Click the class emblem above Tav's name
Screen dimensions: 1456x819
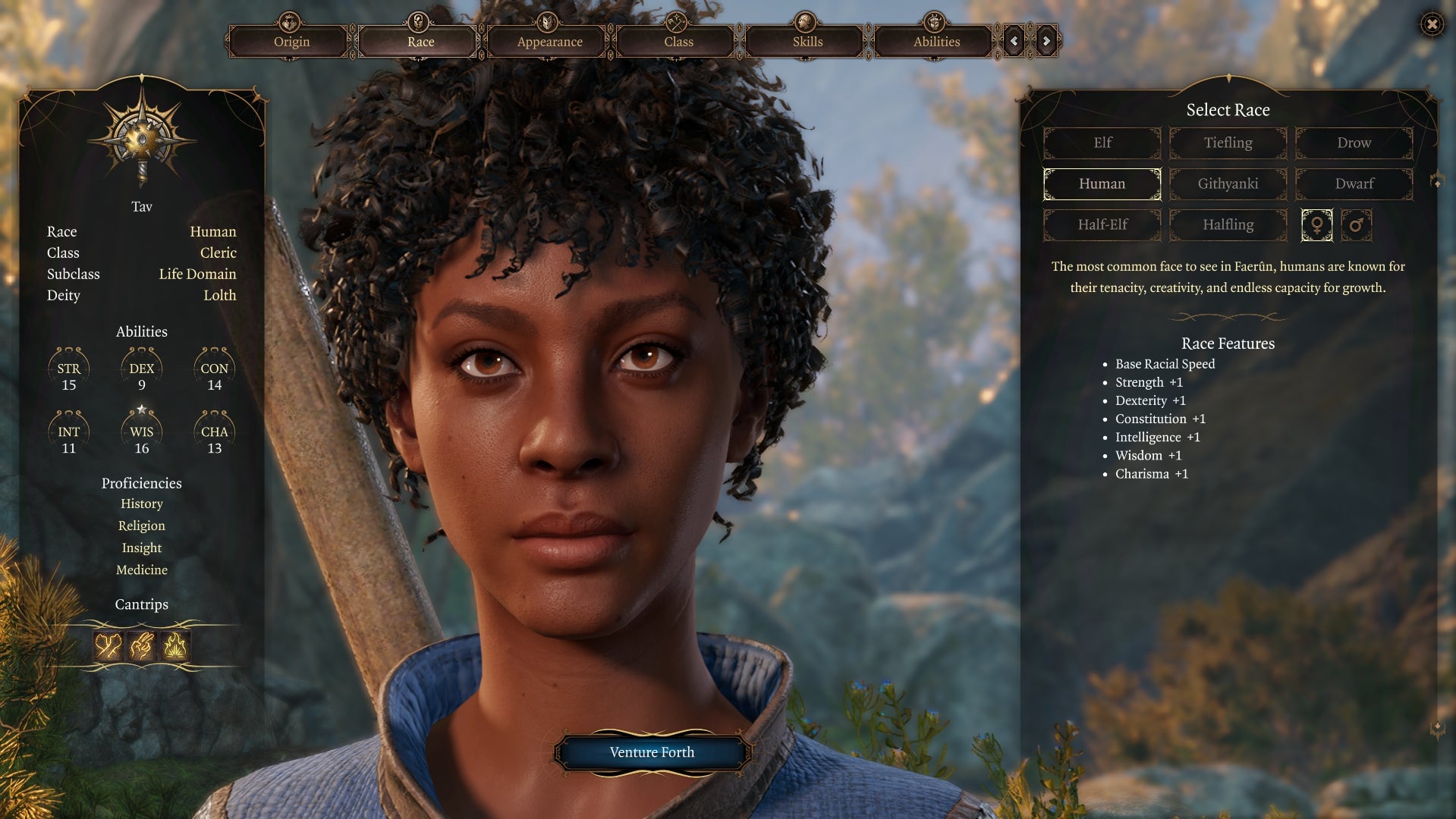141,139
